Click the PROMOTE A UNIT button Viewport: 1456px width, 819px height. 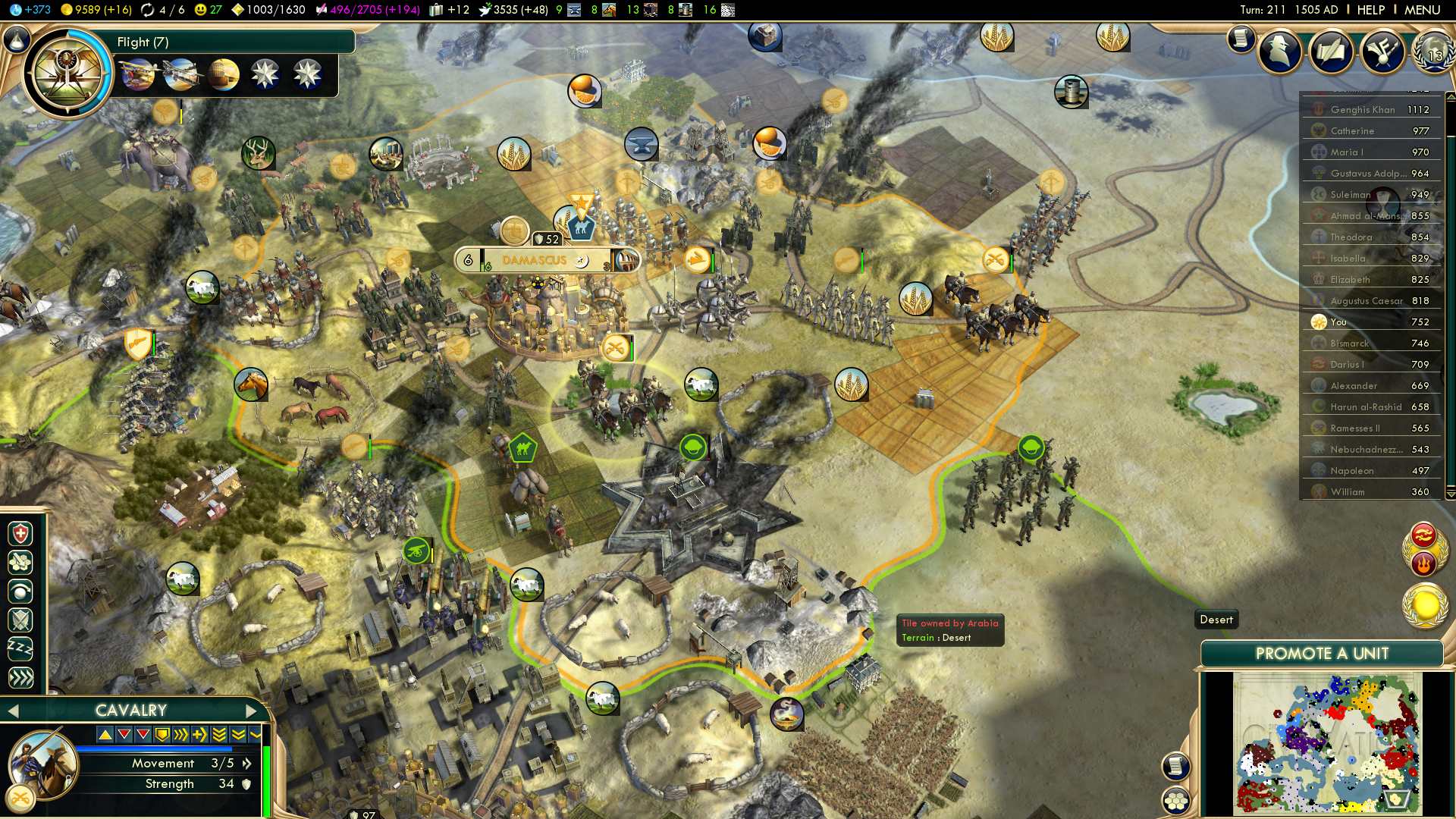pyautogui.click(x=1321, y=654)
